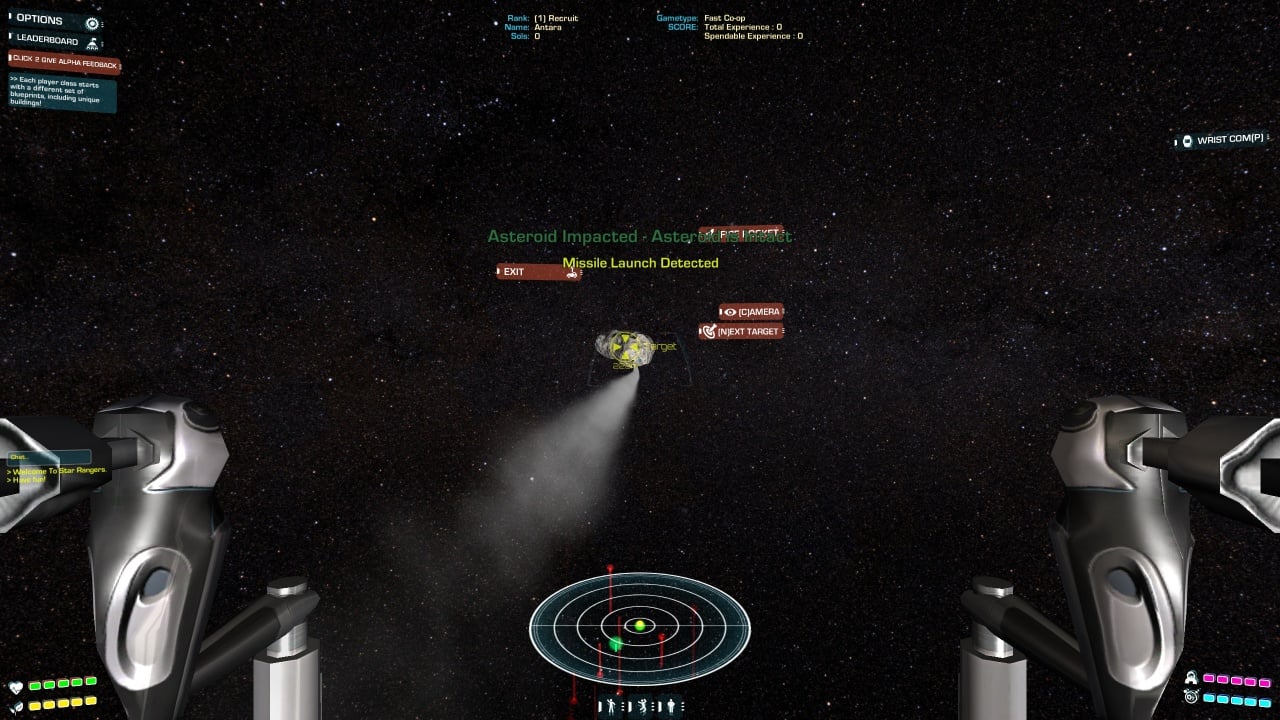The height and width of the screenshot is (720, 1280).
Task: Click the give alpha feedback button
Action: (65, 62)
